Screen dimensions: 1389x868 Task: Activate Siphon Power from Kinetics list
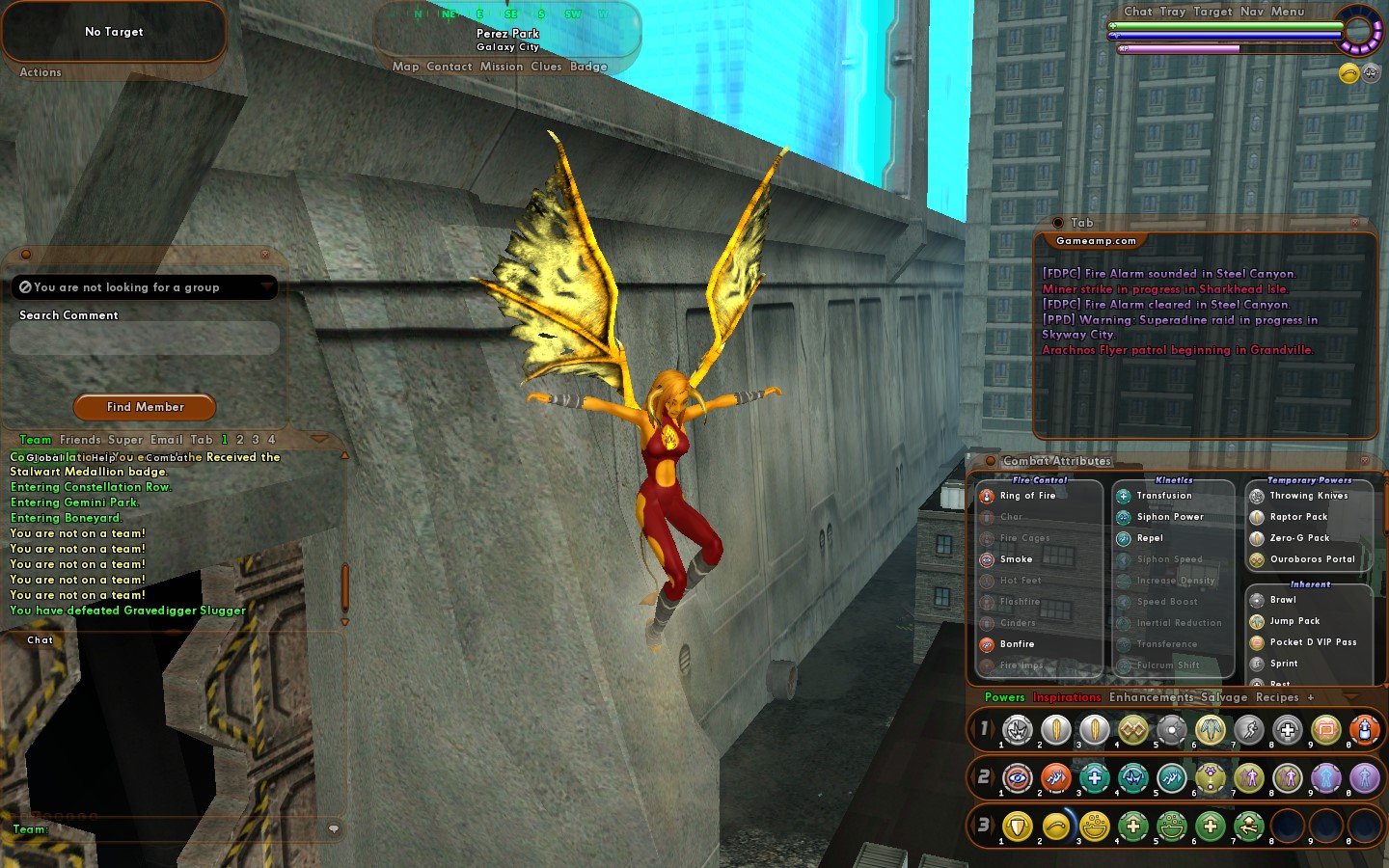point(1169,517)
